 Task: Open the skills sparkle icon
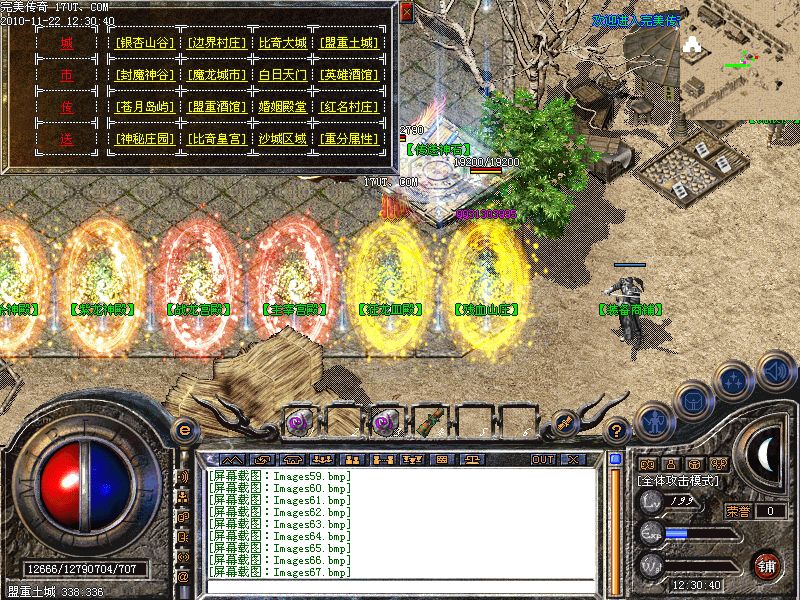(x=735, y=380)
